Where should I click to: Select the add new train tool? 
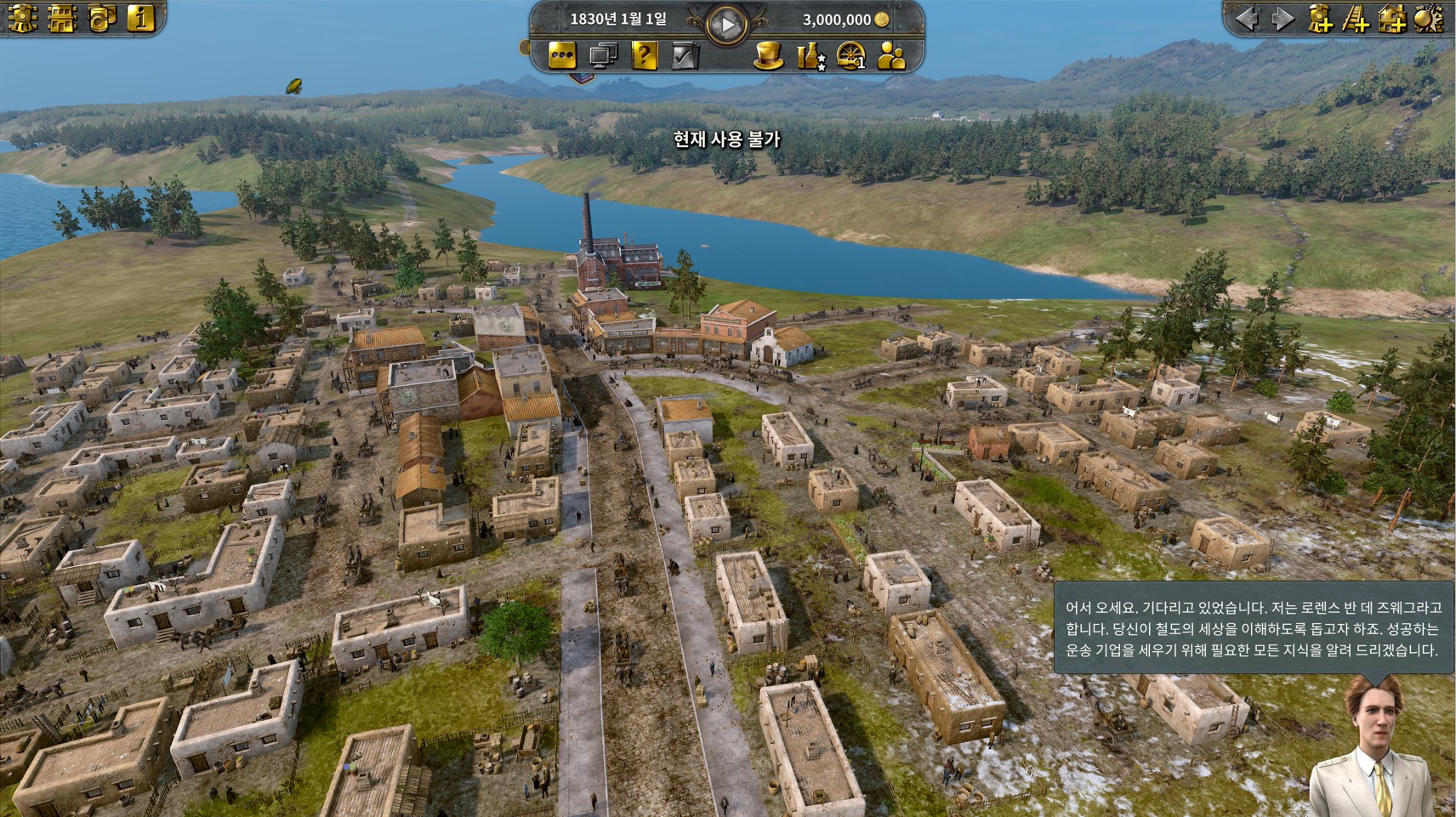pyautogui.click(x=1320, y=19)
